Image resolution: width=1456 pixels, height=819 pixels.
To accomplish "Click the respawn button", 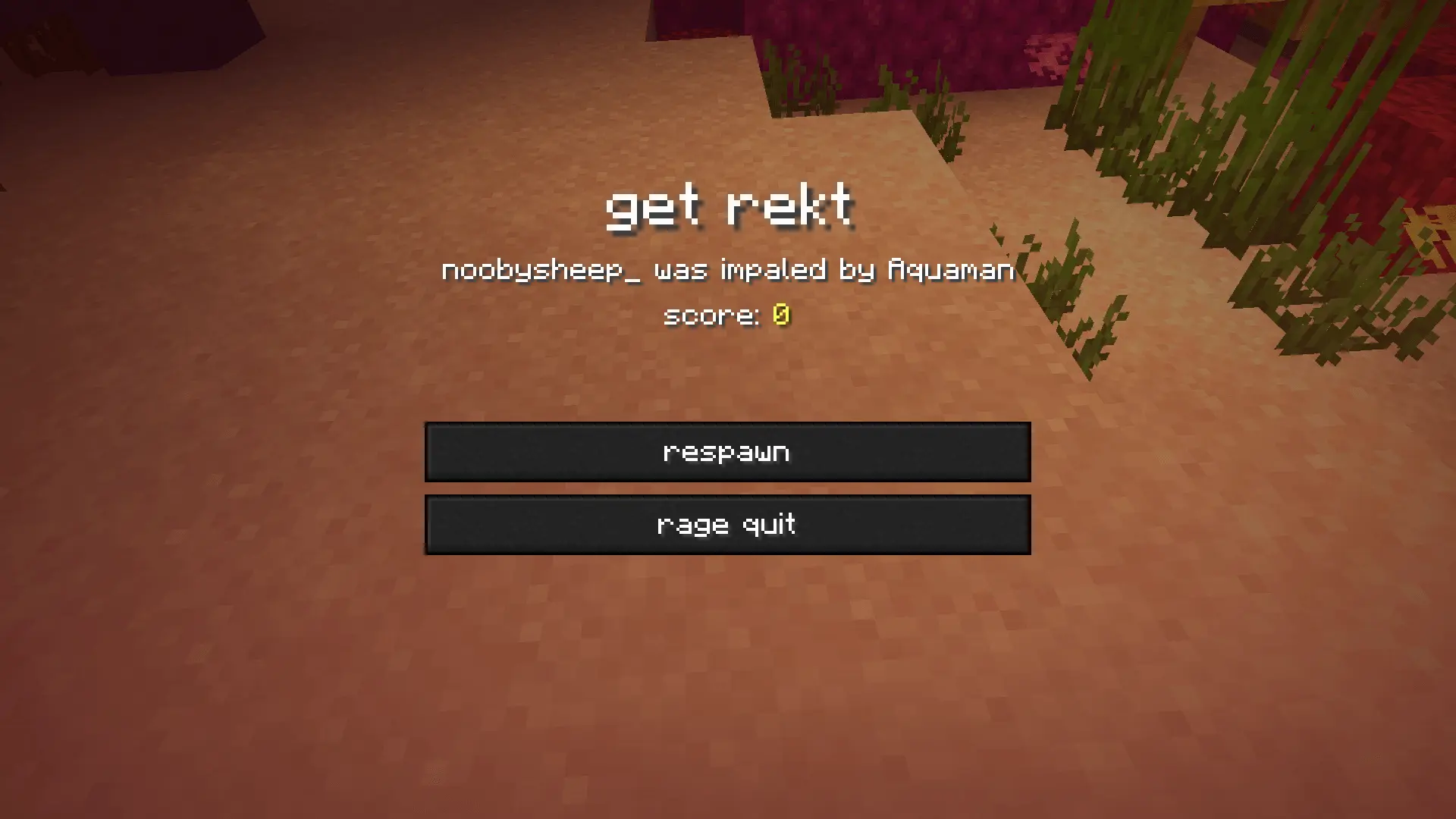I will point(727,452).
